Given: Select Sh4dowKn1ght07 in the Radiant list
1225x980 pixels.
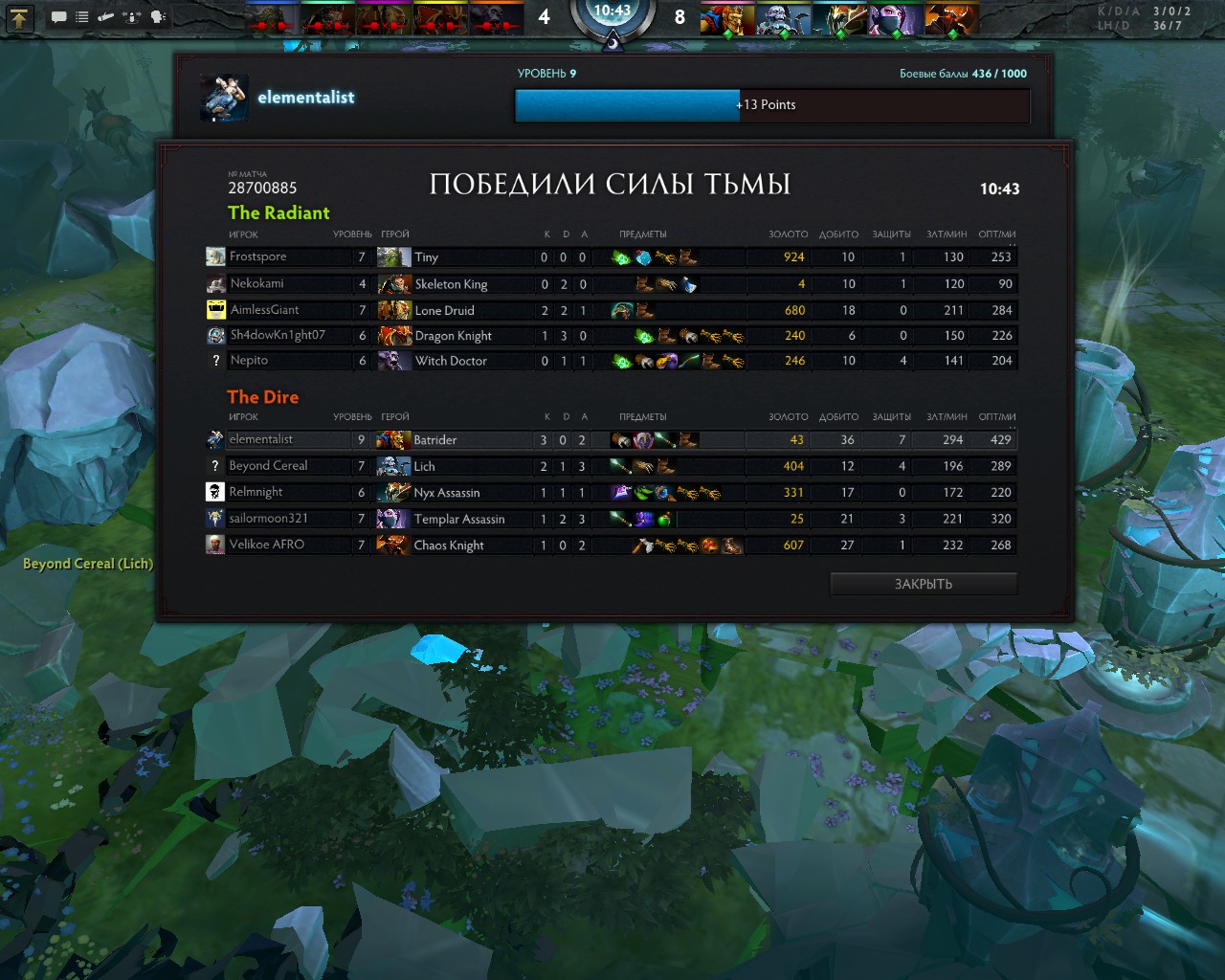Looking at the screenshot, I should [x=278, y=335].
